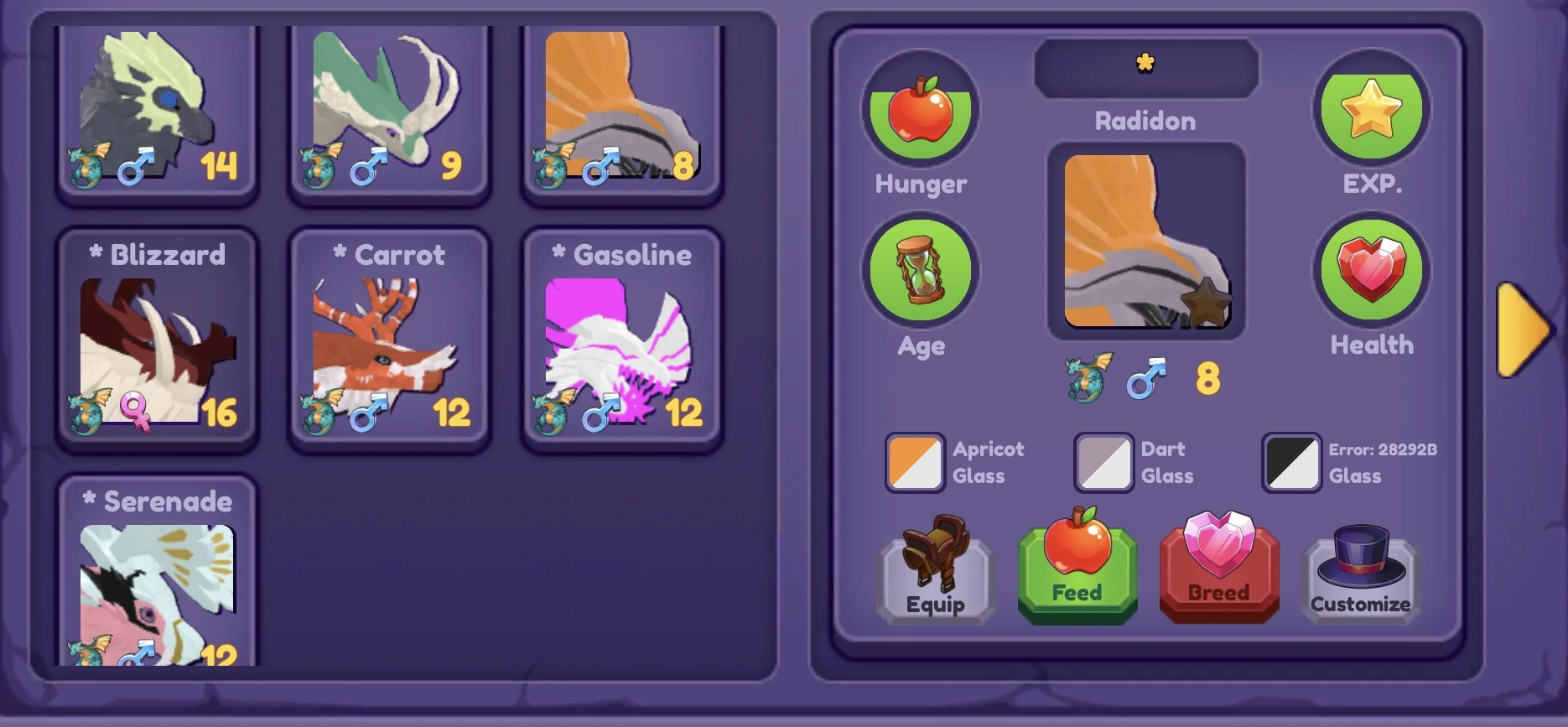Select the dragon named Blizzard

pos(158,335)
